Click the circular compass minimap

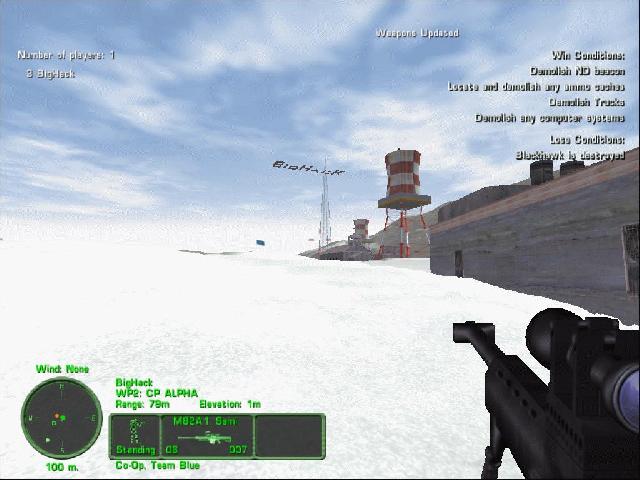61,417
